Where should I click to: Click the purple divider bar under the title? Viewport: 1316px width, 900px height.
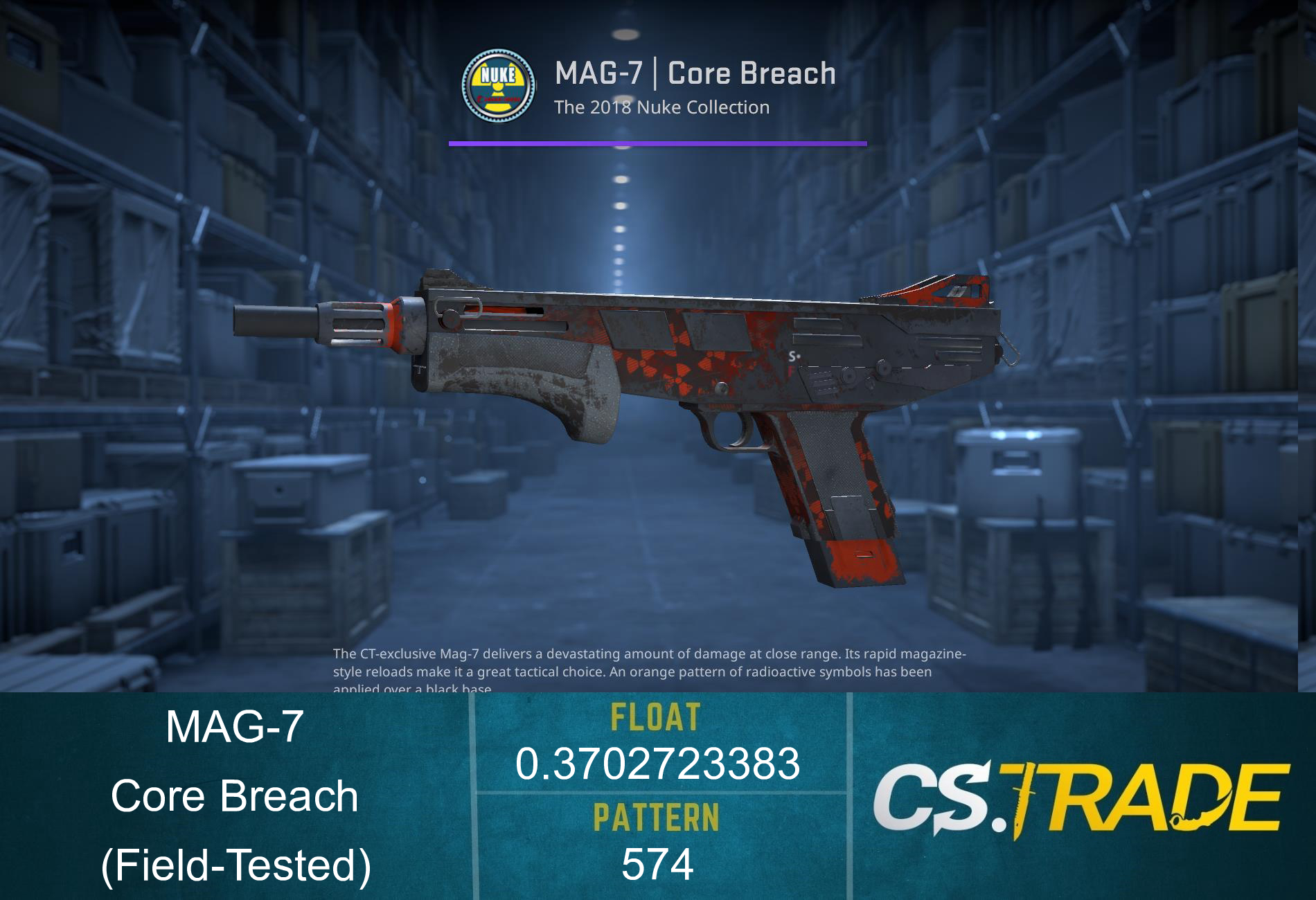658,143
